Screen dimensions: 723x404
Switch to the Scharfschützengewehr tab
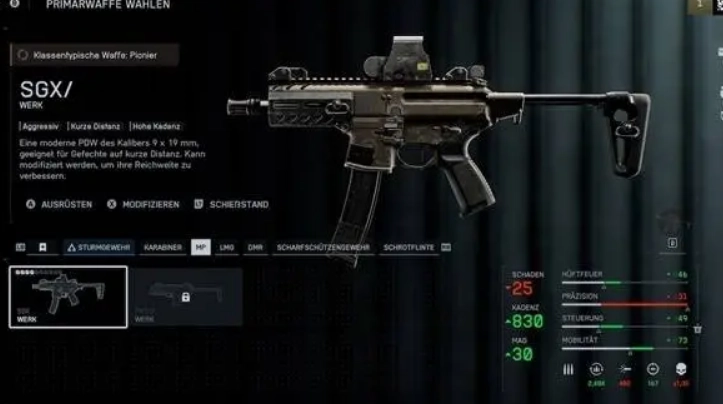(323, 246)
